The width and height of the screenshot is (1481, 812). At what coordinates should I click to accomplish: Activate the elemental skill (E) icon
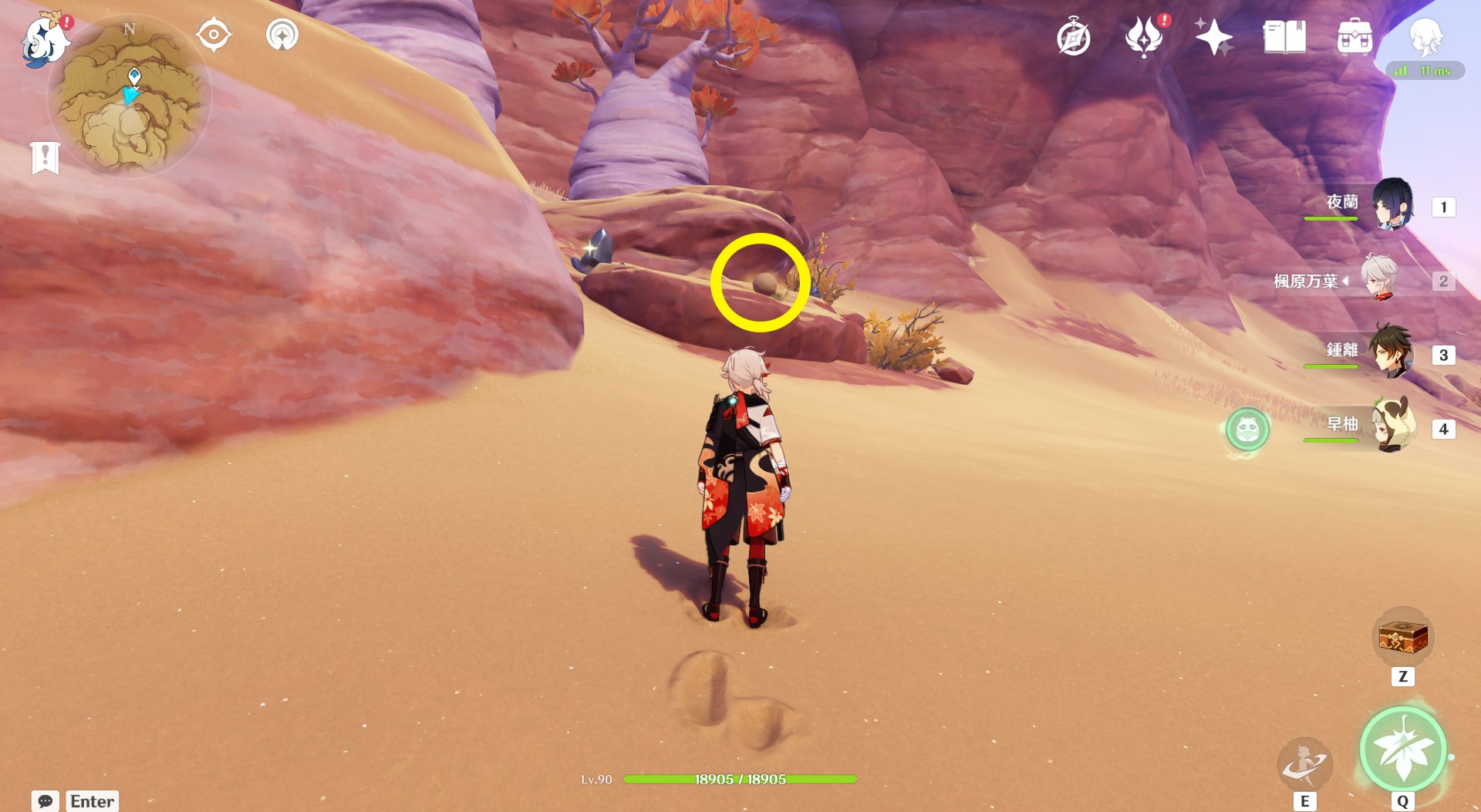[x=1304, y=765]
